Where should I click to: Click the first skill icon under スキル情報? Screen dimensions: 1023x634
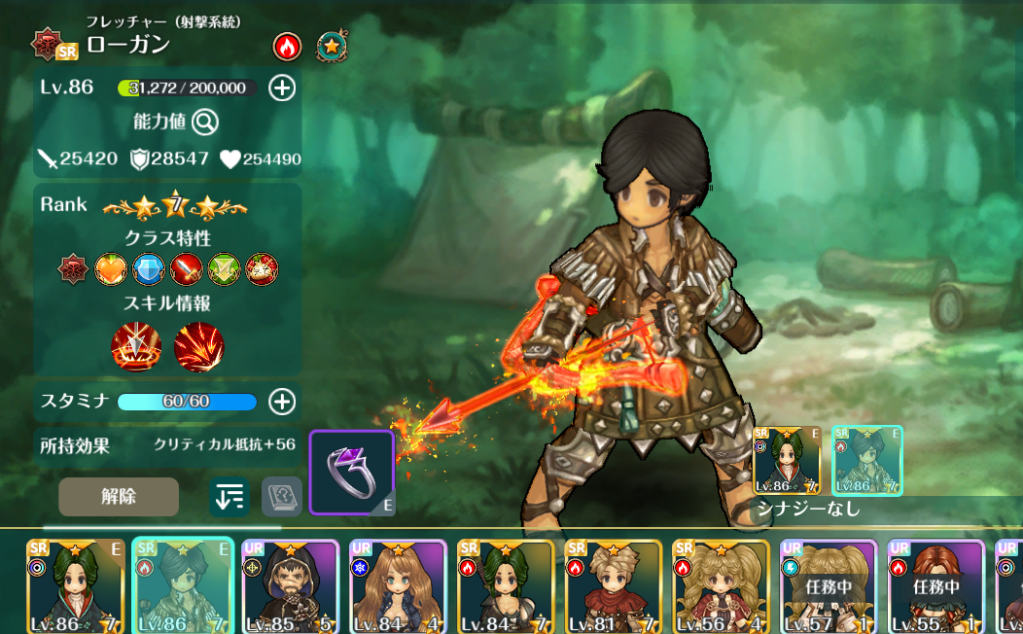pyautogui.click(x=137, y=346)
